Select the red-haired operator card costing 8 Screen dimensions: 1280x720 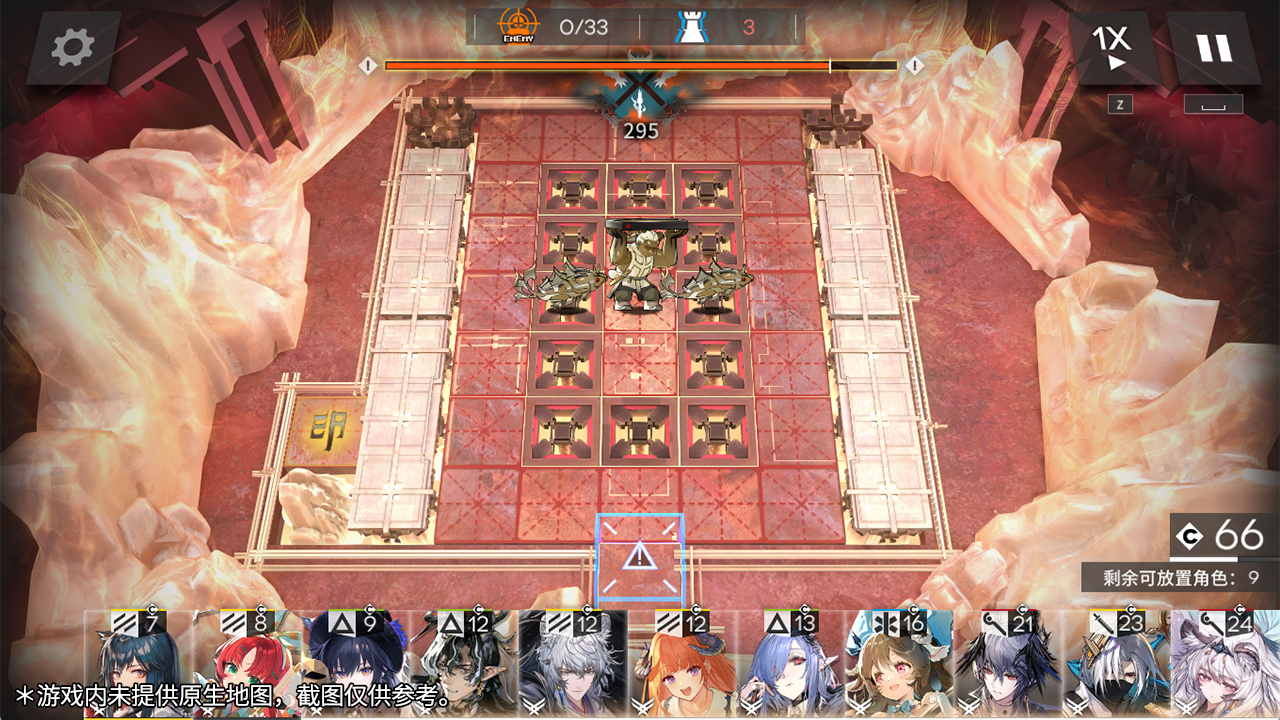[246, 665]
